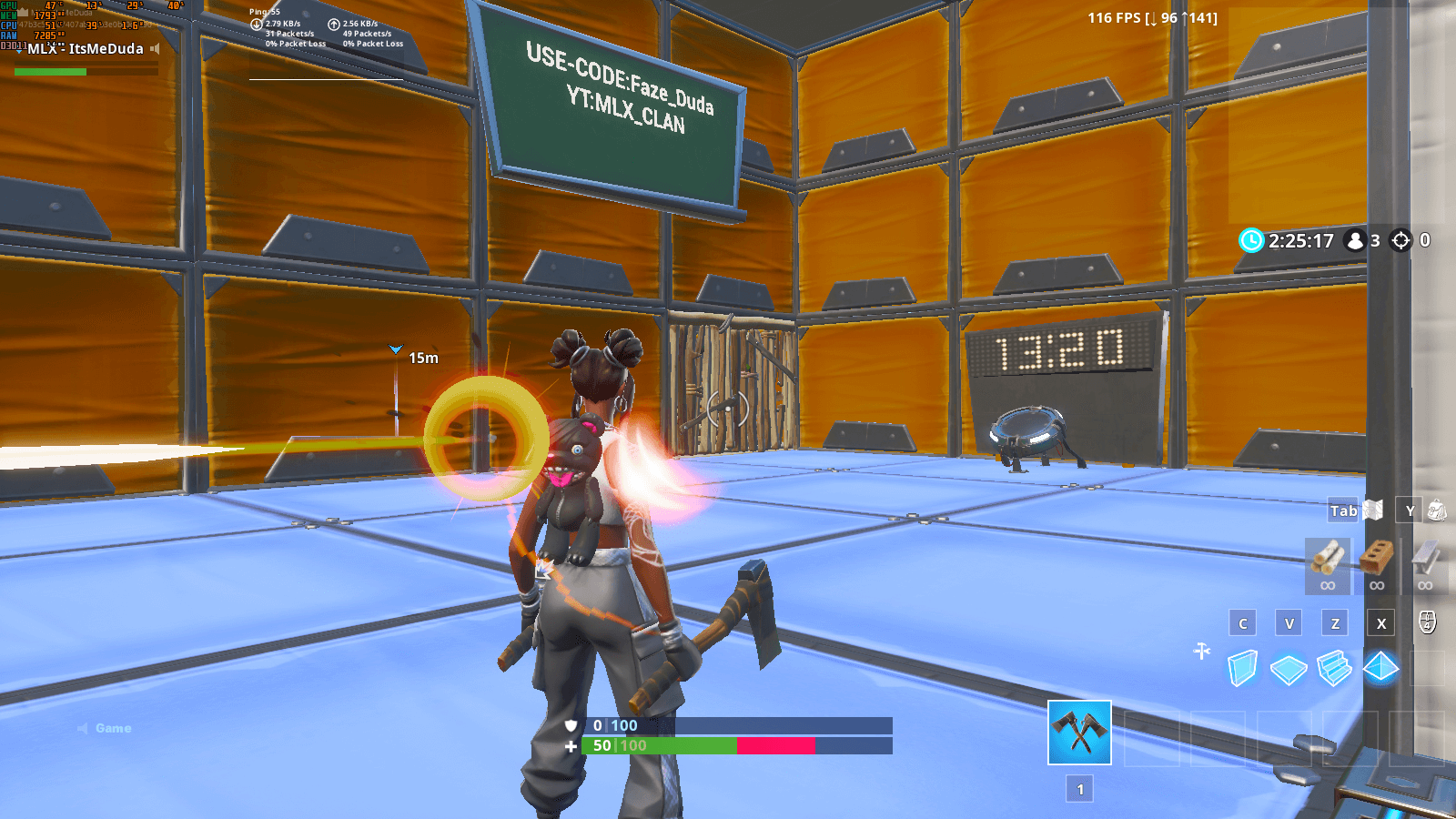
Task: Collapse the chat panel using its arrow
Action: click(85, 727)
